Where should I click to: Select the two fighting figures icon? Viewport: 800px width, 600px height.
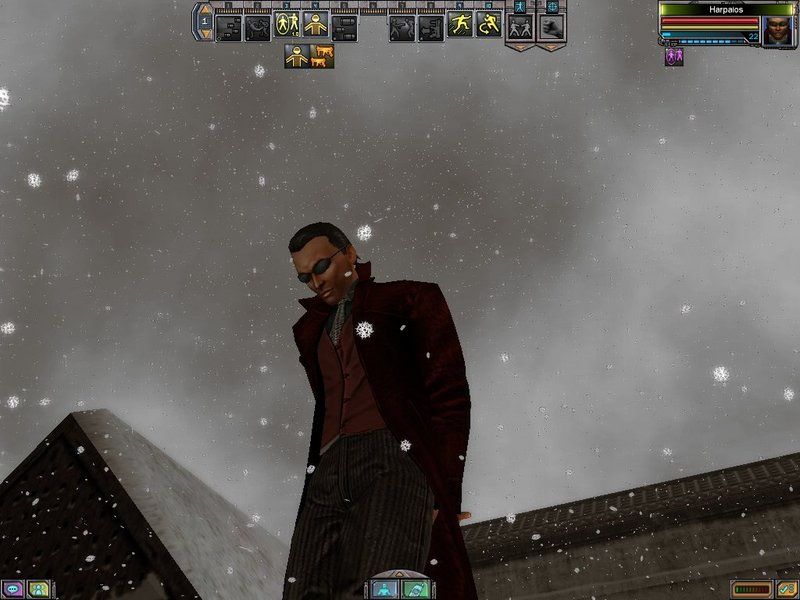pyautogui.click(x=519, y=27)
